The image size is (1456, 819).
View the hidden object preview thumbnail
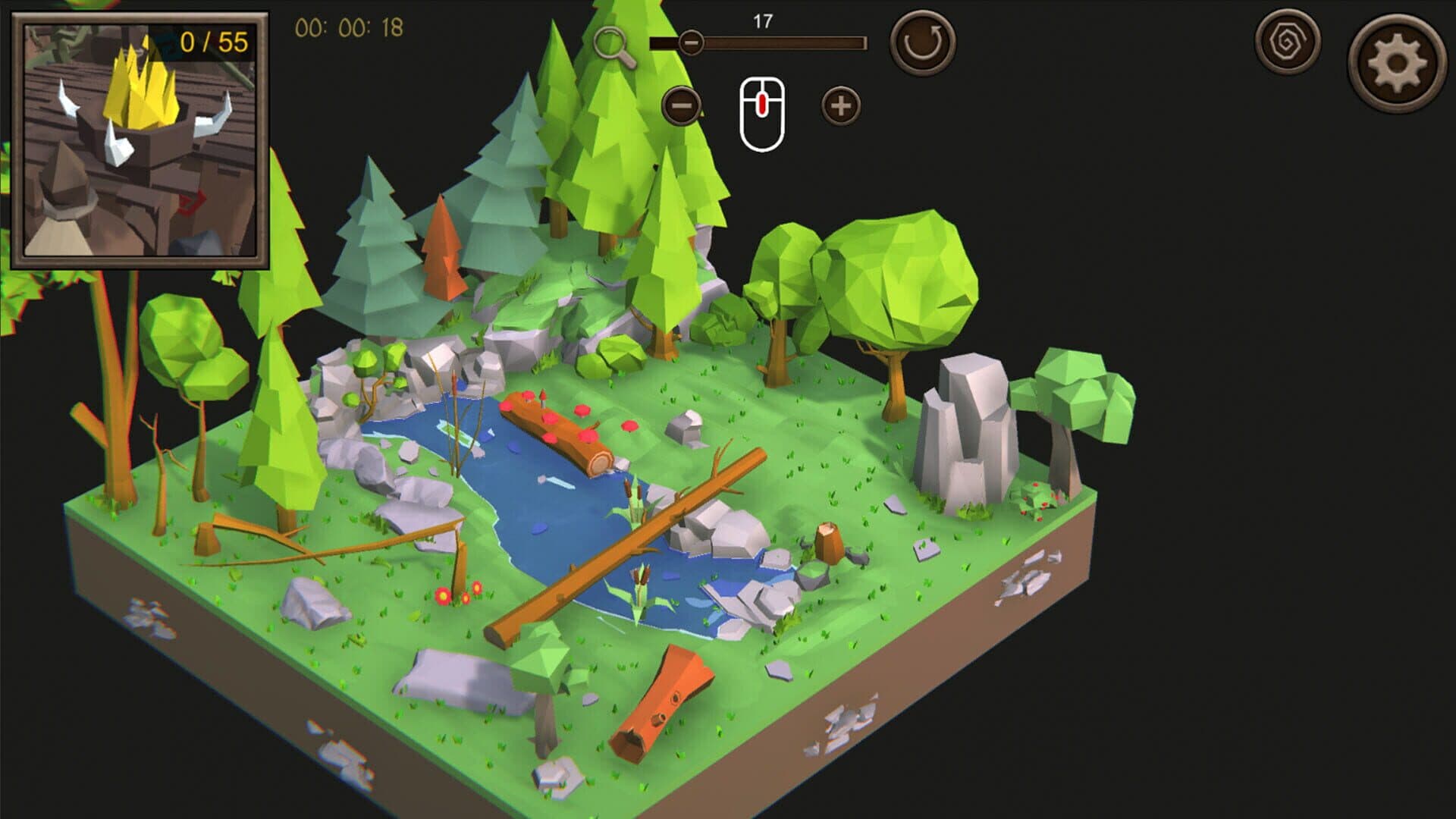pyautogui.click(x=140, y=140)
